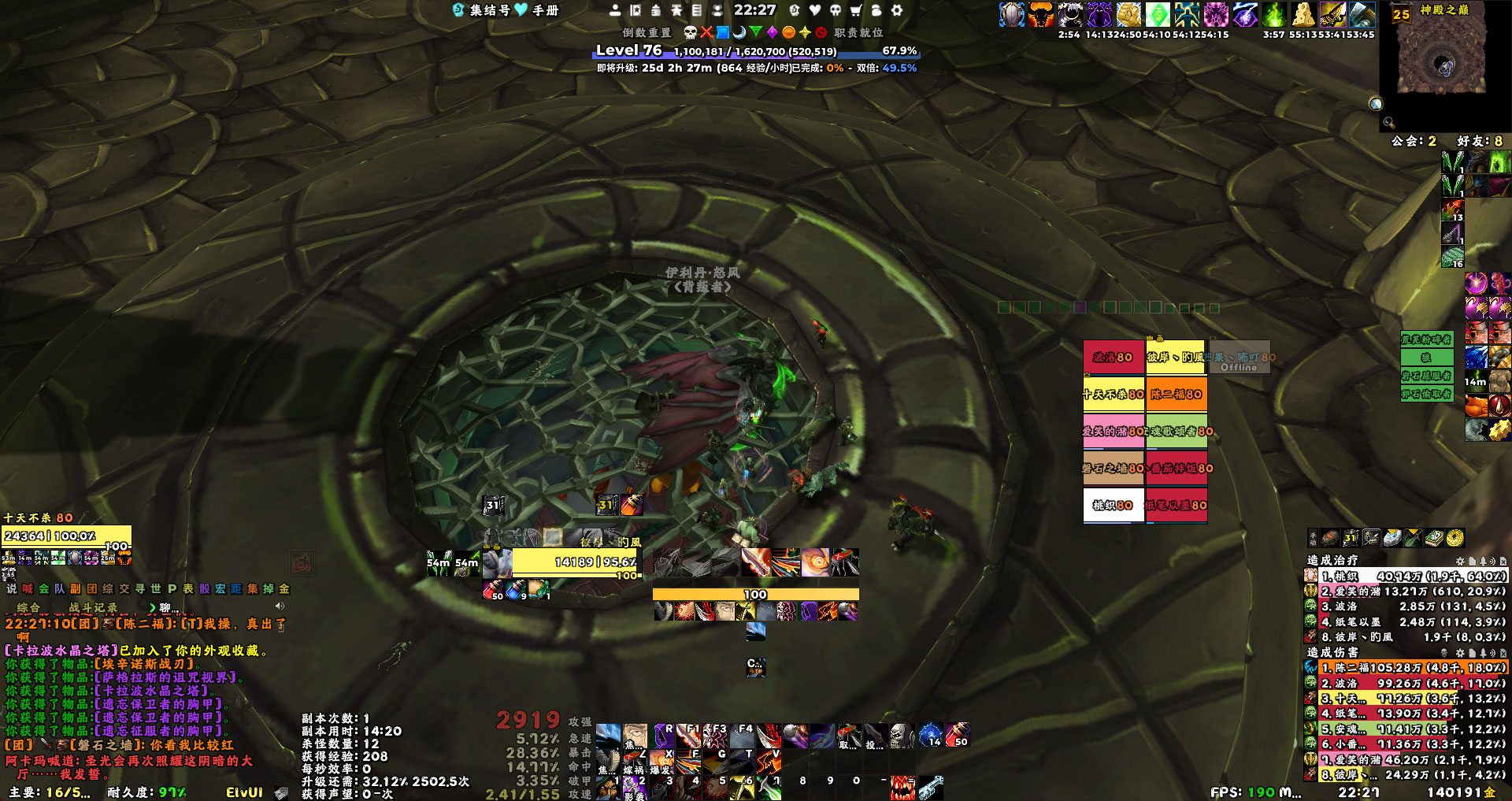This screenshot has height=801, width=1512.
Task: Select raid member 波洛 in raid frames
Action: click(x=1113, y=357)
